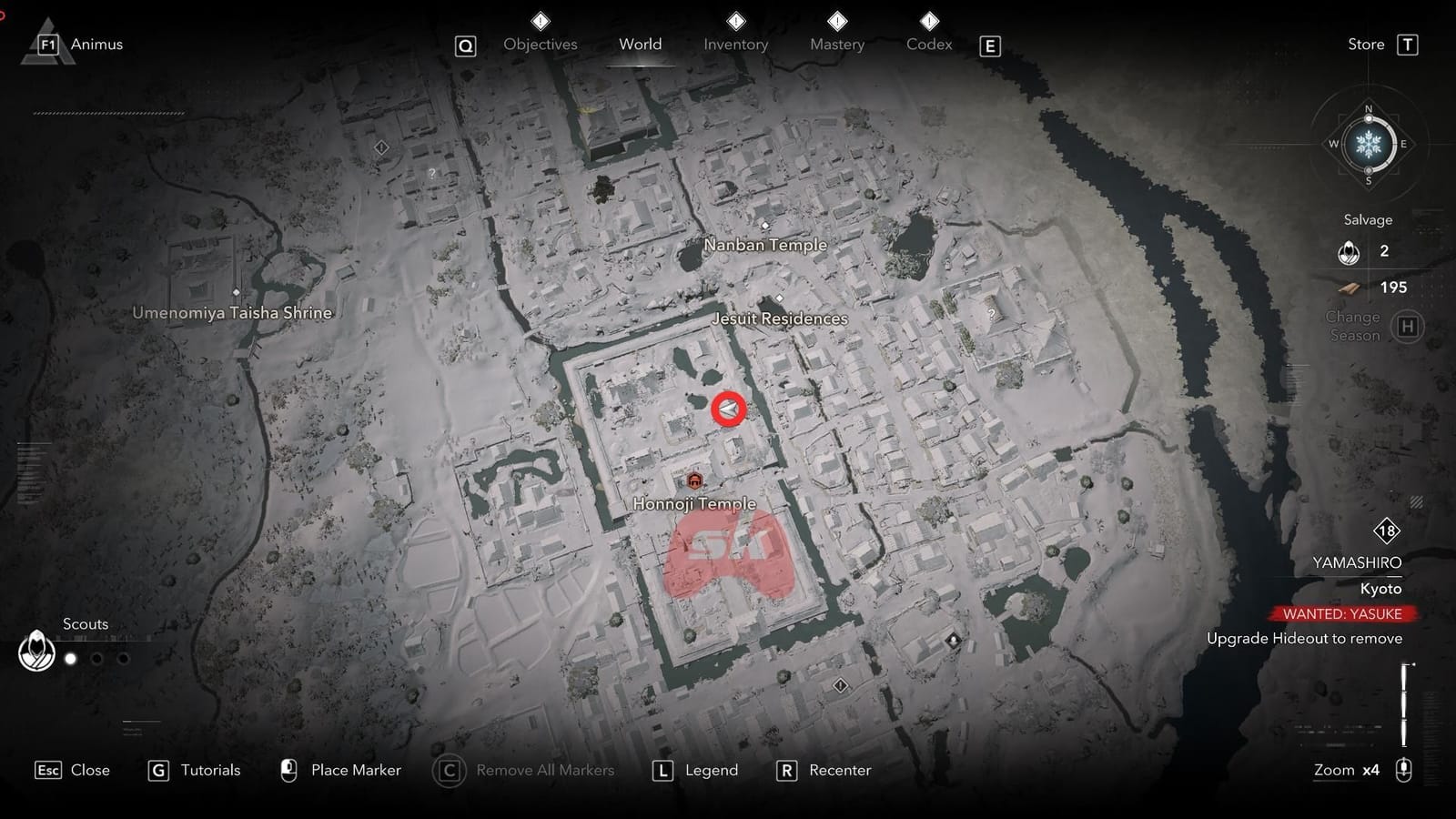Switch to the Inventory tab

[x=735, y=44]
